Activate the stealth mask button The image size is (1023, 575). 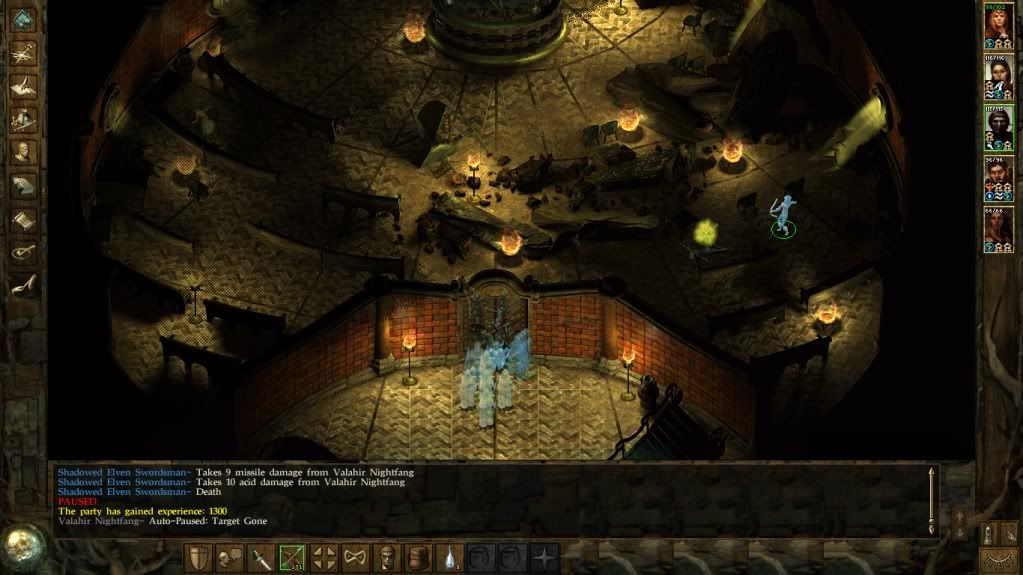(x=355, y=558)
